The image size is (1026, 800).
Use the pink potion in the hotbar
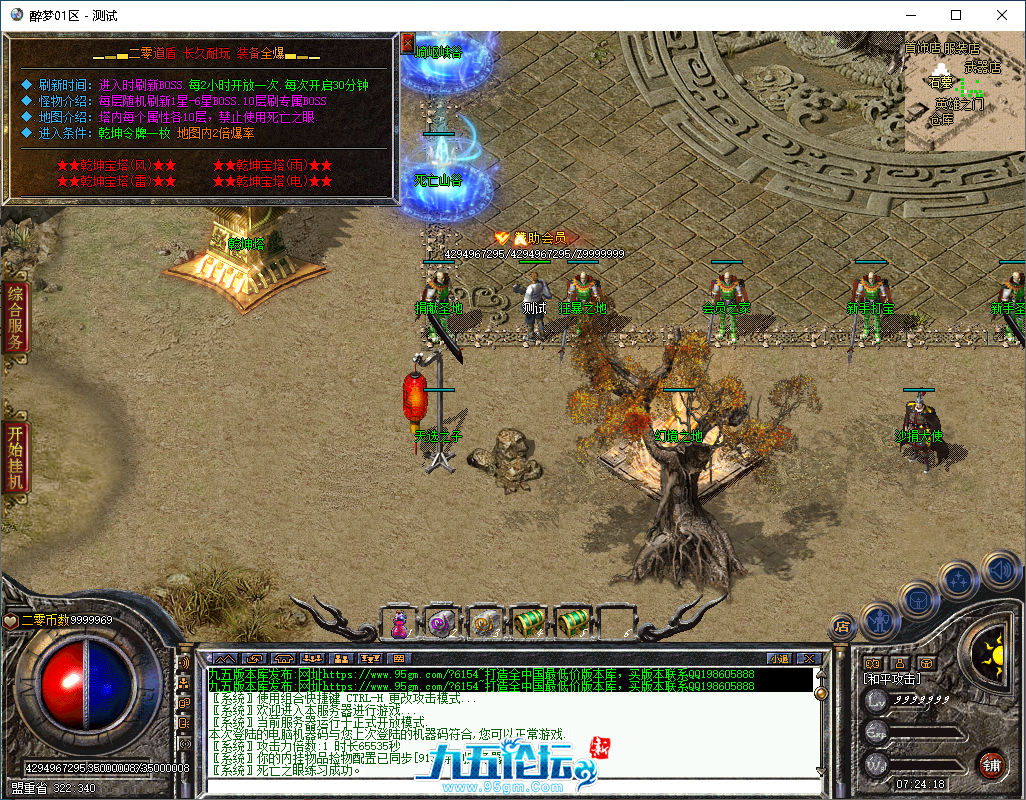pyautogui.click(x=399, y=623)
